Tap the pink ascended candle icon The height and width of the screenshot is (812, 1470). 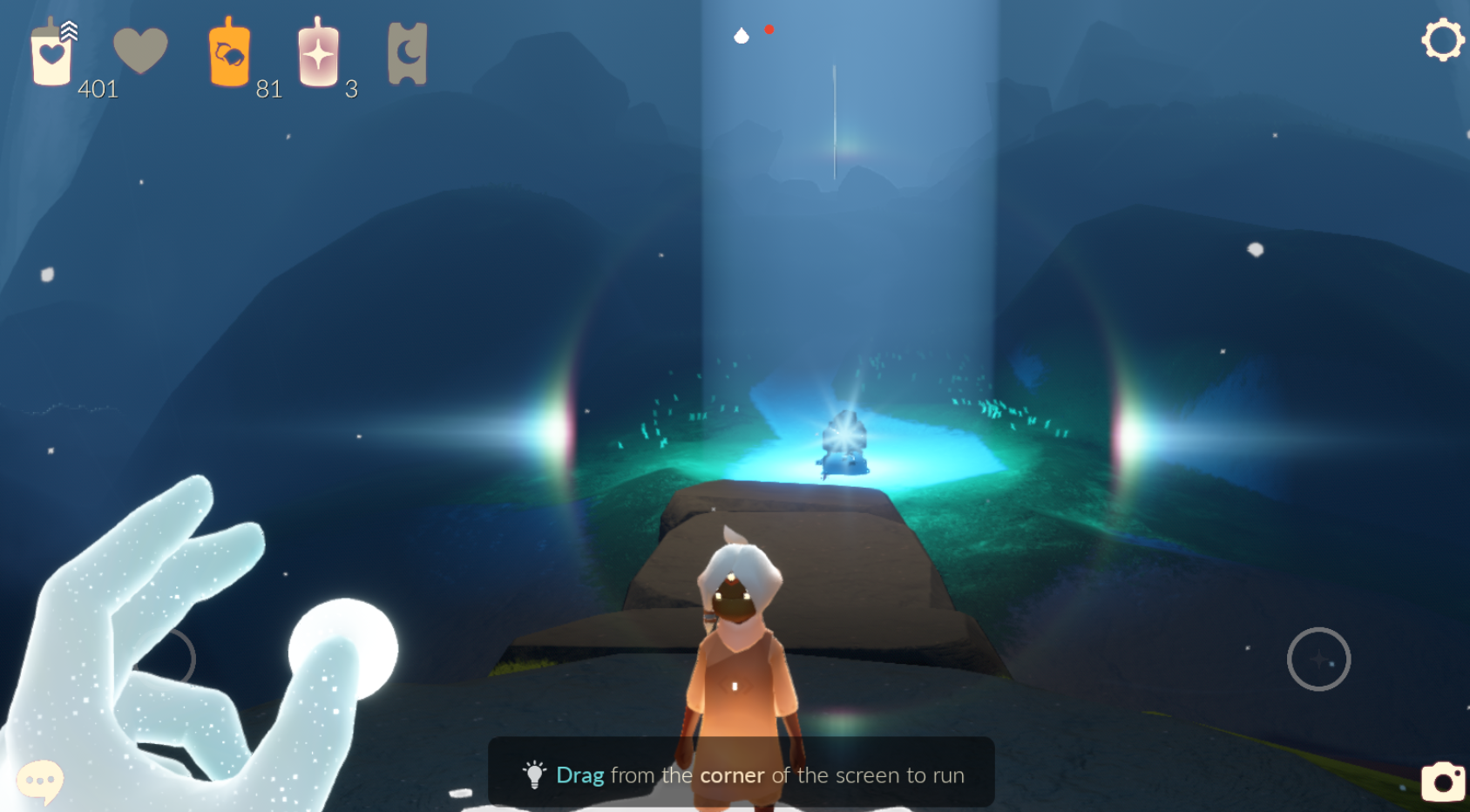318,54
